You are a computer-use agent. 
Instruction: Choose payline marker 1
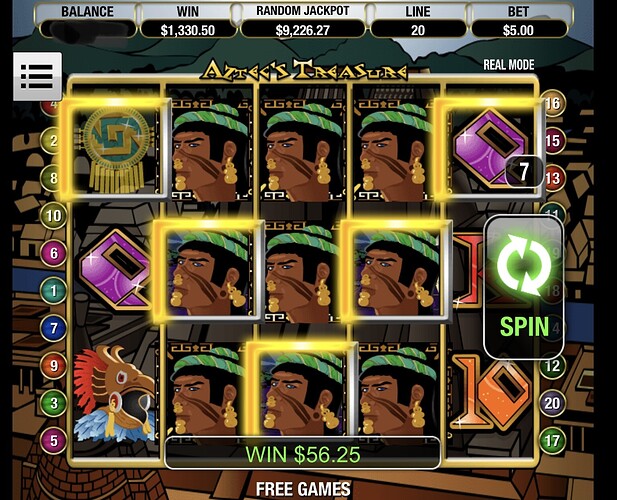pos(53,289)
